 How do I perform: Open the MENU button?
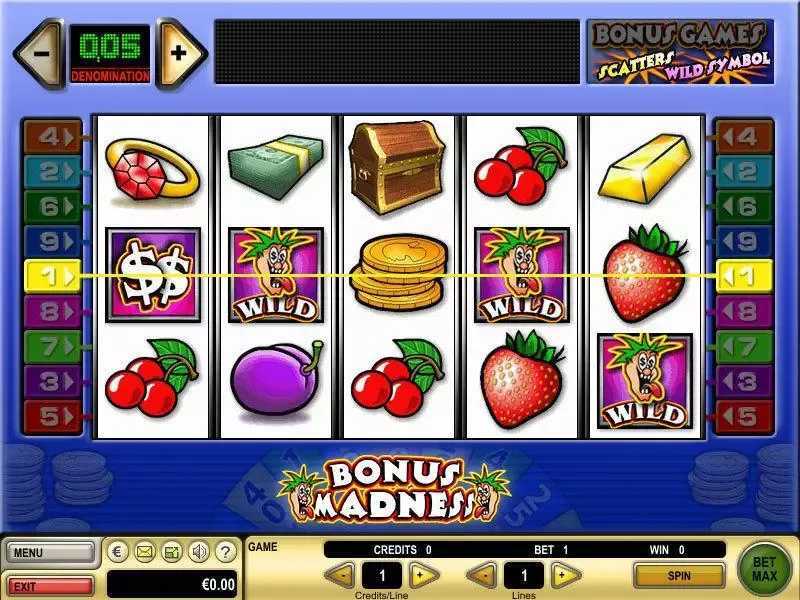coord(48,552)
